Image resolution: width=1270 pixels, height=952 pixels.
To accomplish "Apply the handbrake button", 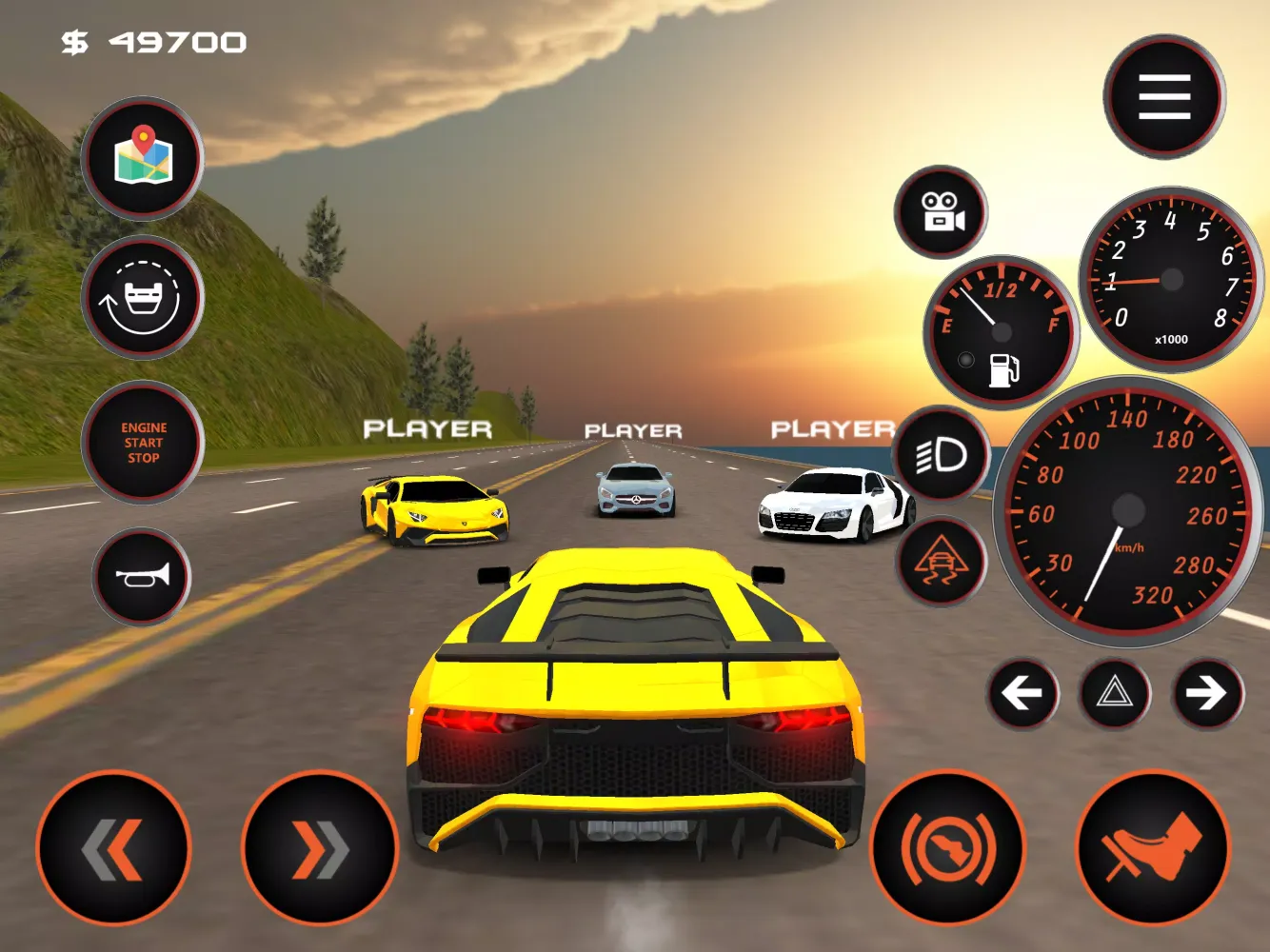I will [947, 847].
